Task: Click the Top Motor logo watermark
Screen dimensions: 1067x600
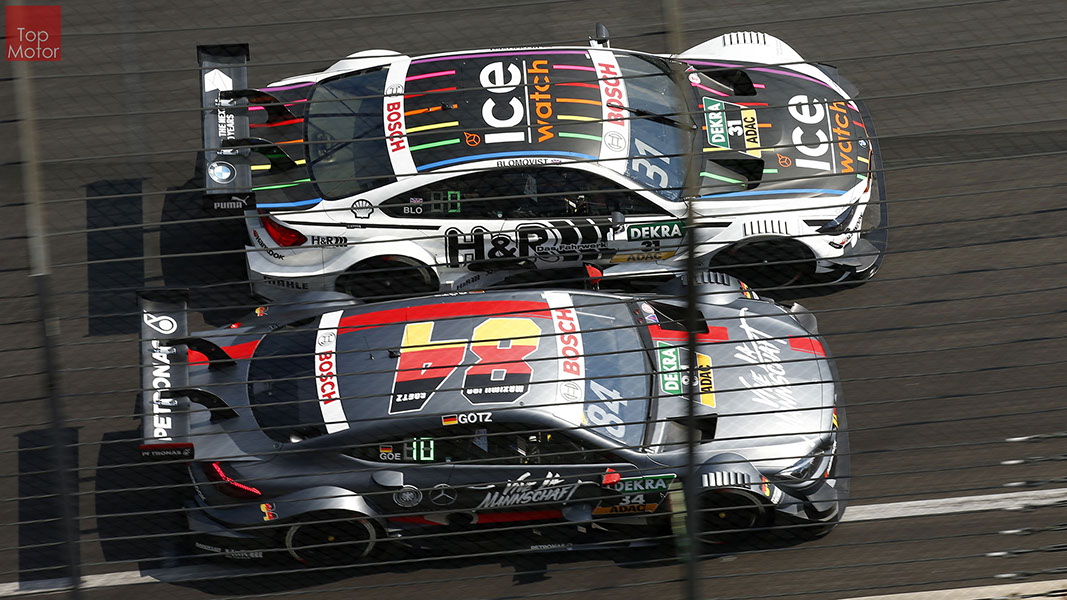Action: pyautogui.click(x=33, y=33)
